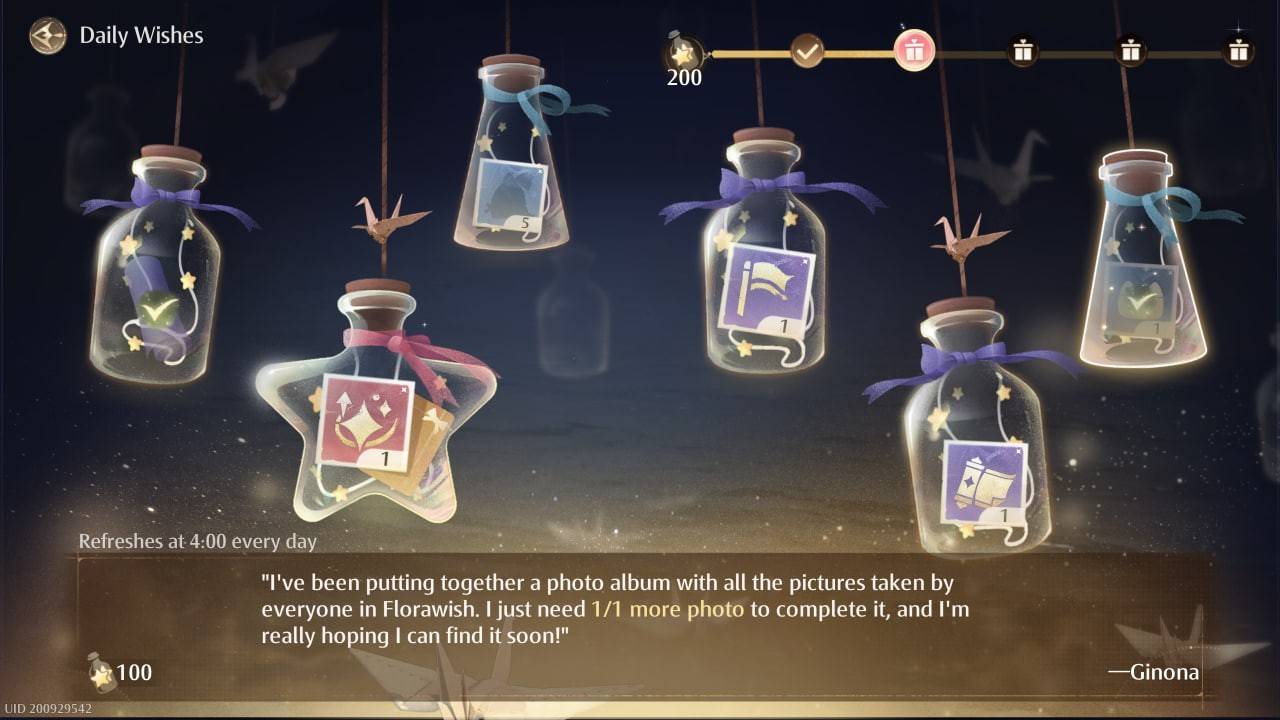Select the fifth gift icon on progress track
The width and height of the screenshot is (1280, 720).
[x=1130, y=50]
